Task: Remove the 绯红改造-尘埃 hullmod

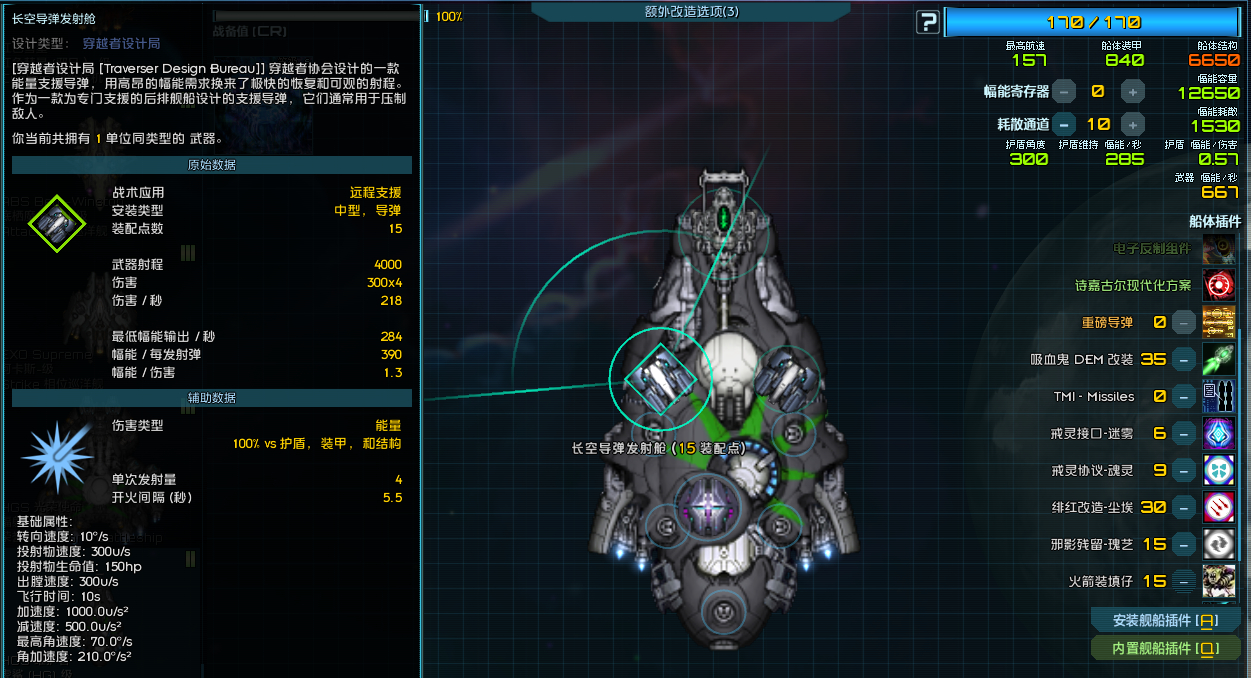Action: tap(1184, 507)
